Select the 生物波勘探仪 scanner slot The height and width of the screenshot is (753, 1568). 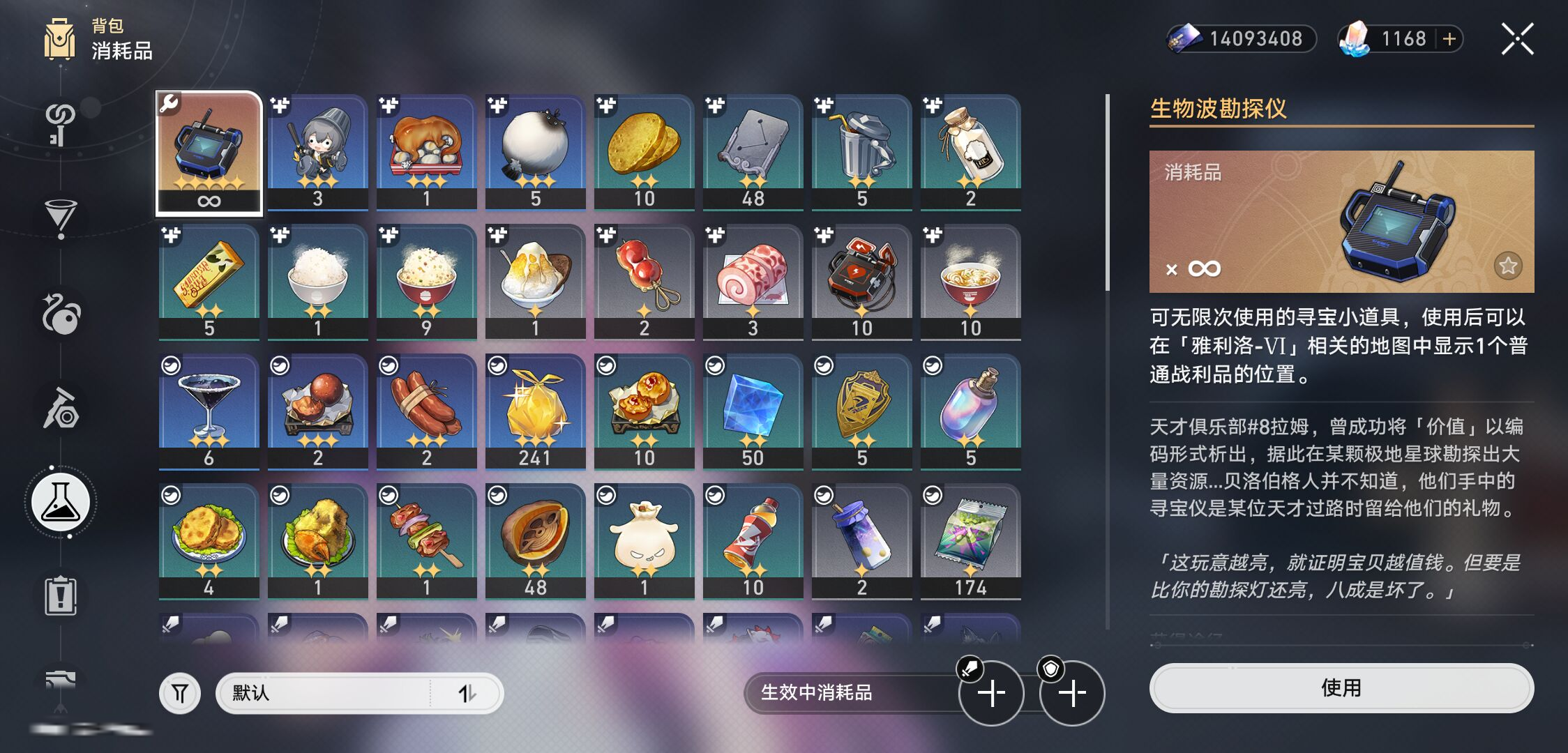coord(209,153)
